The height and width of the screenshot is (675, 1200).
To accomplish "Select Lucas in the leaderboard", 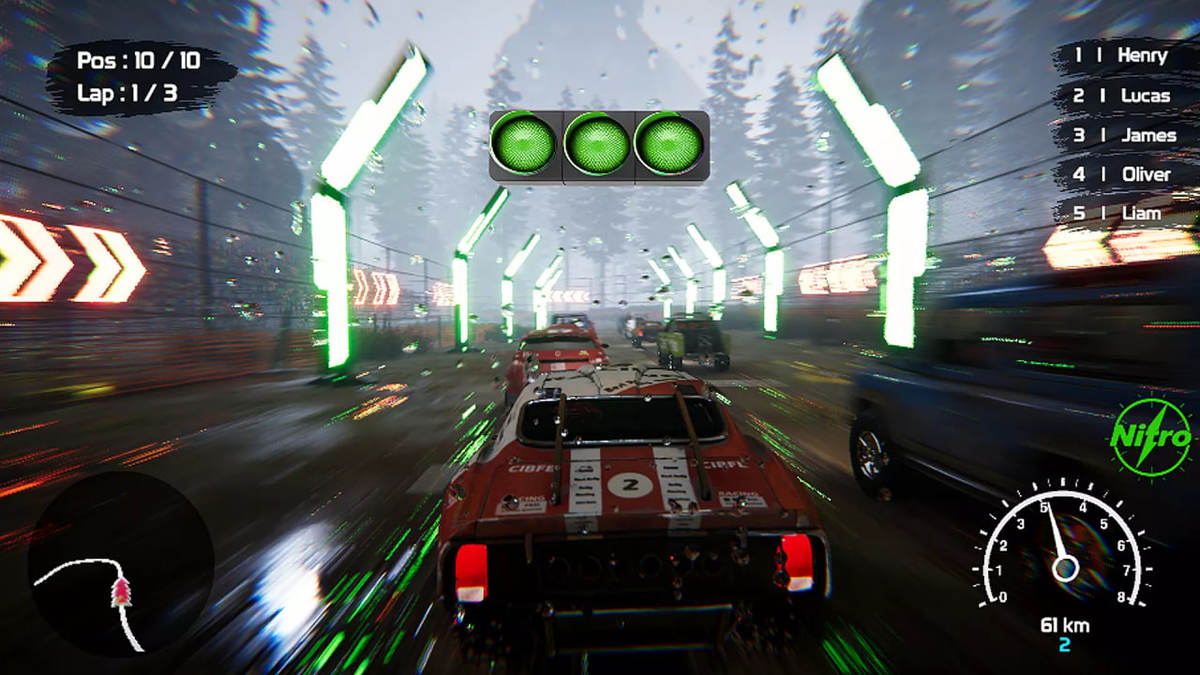I will (1121, 96).
